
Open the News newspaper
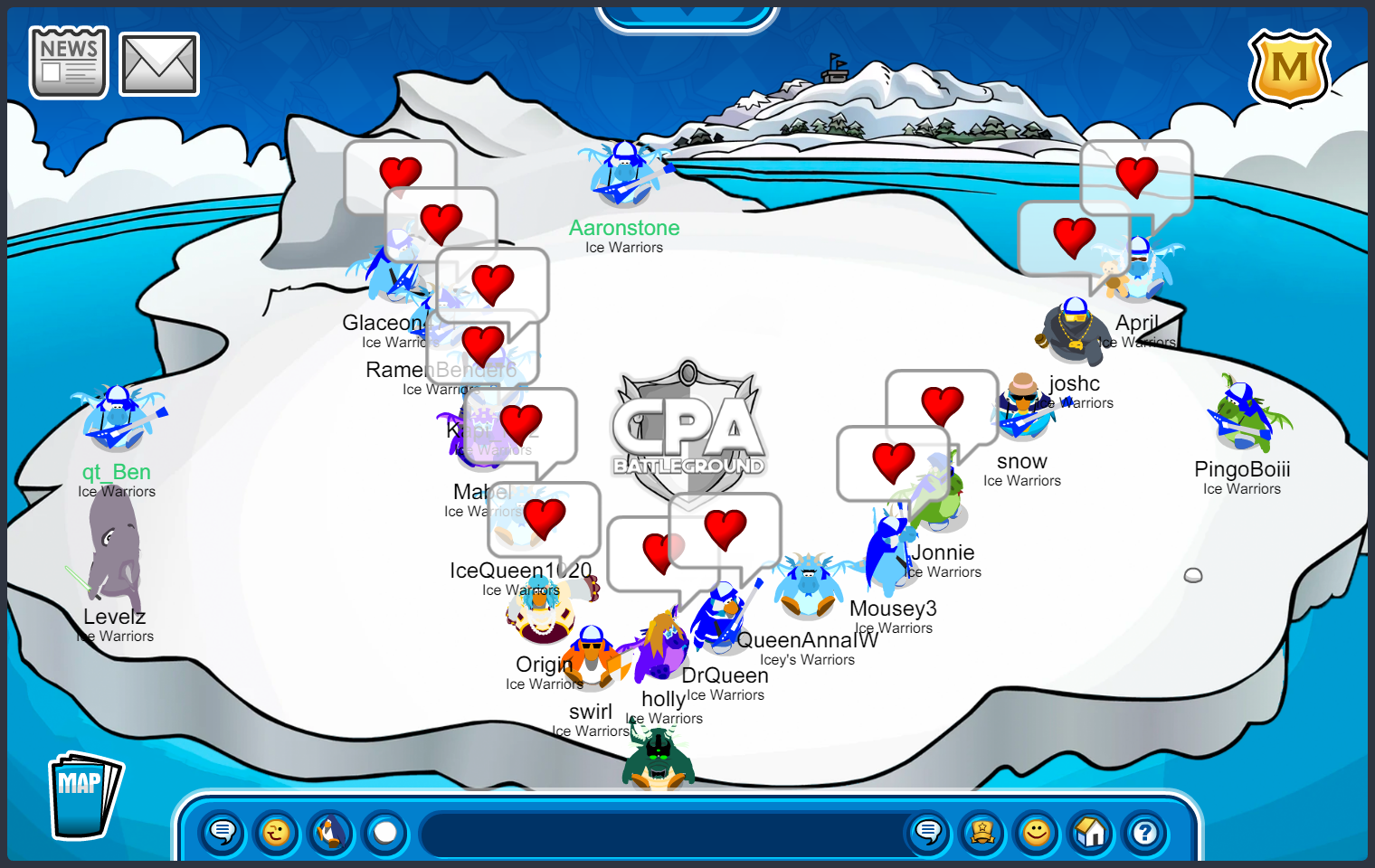[69, 62]
